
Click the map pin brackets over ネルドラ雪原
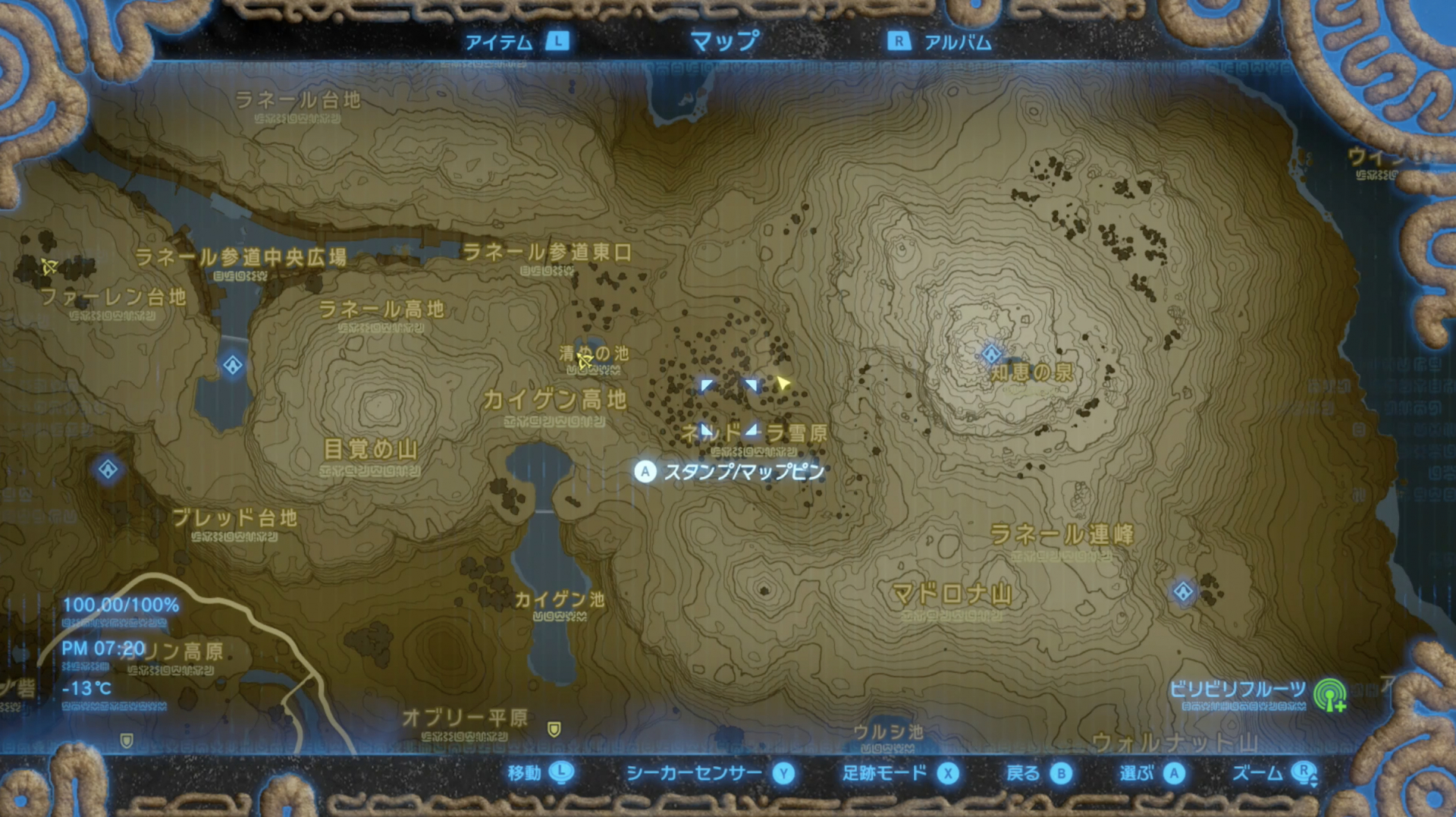[x=728, y=407]
